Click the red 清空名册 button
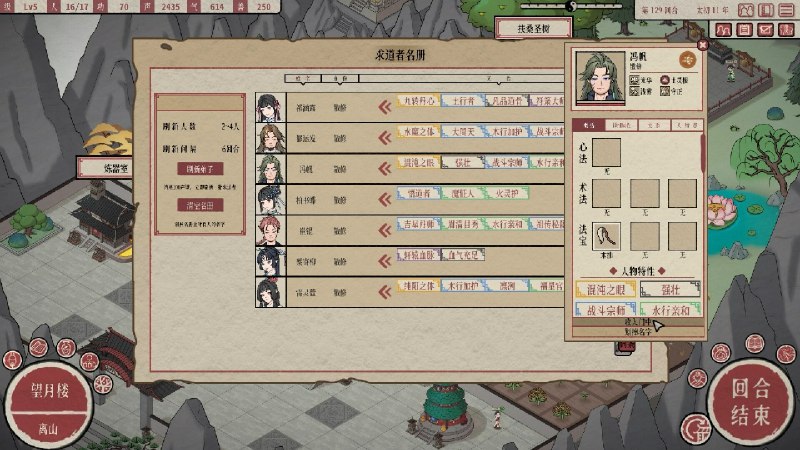Viewport: 800px width, 450px height. [x=199, y=205]
